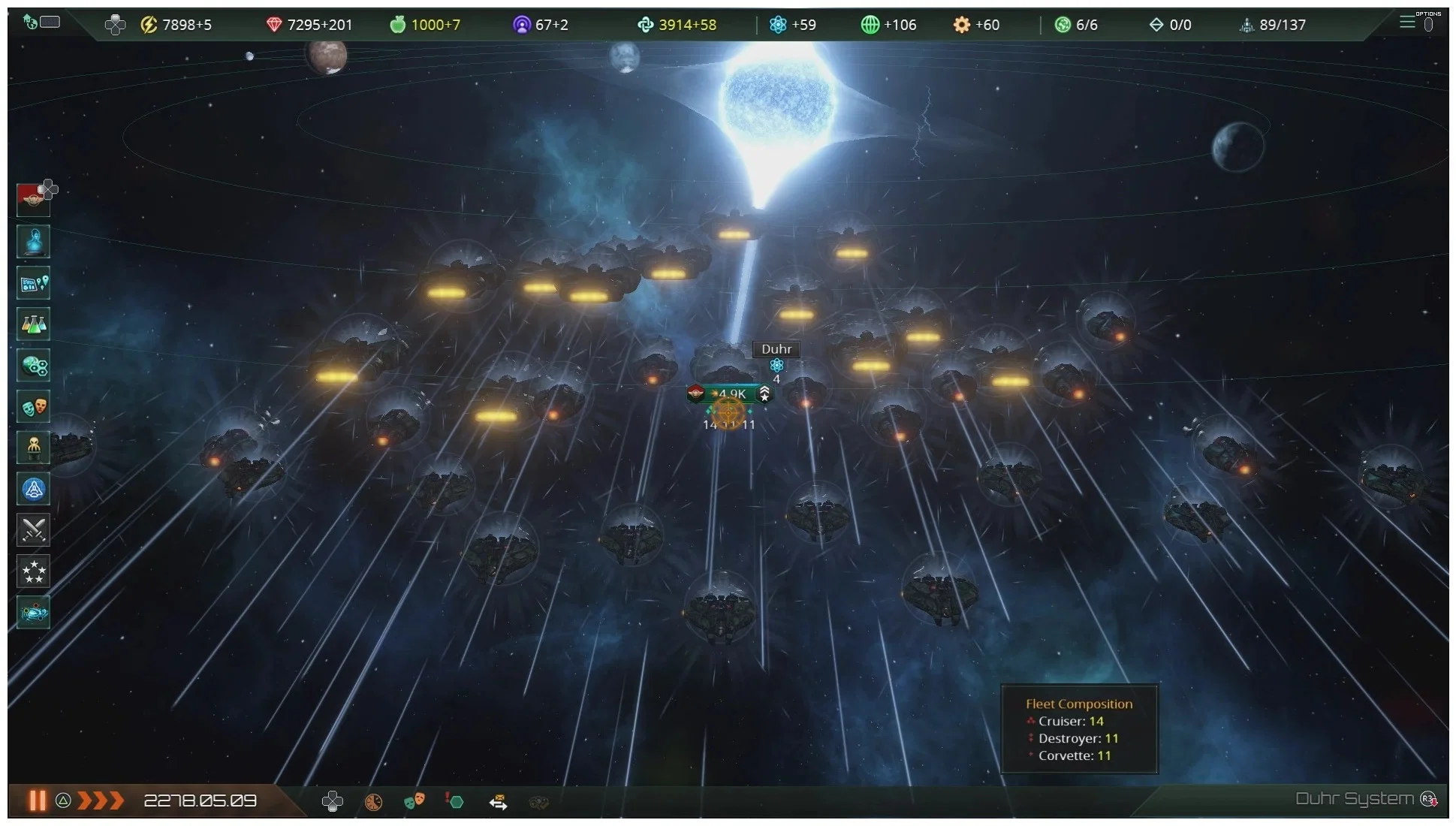Image resolution: width=1456 pixels, height=826 pixels.
Task: Click the Duhr system name label
Action: 776,349
